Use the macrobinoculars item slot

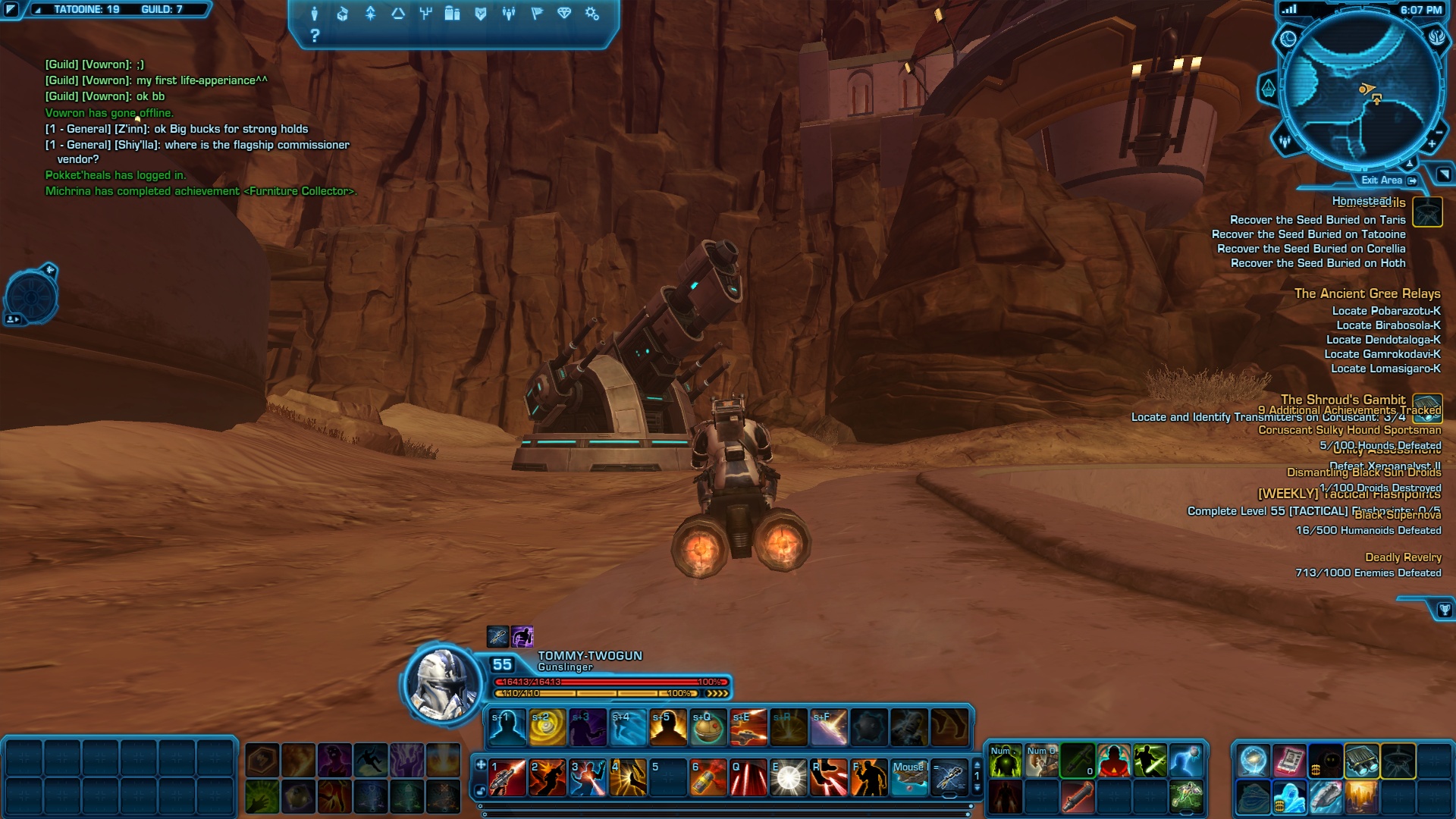(x=1362, y=761)
